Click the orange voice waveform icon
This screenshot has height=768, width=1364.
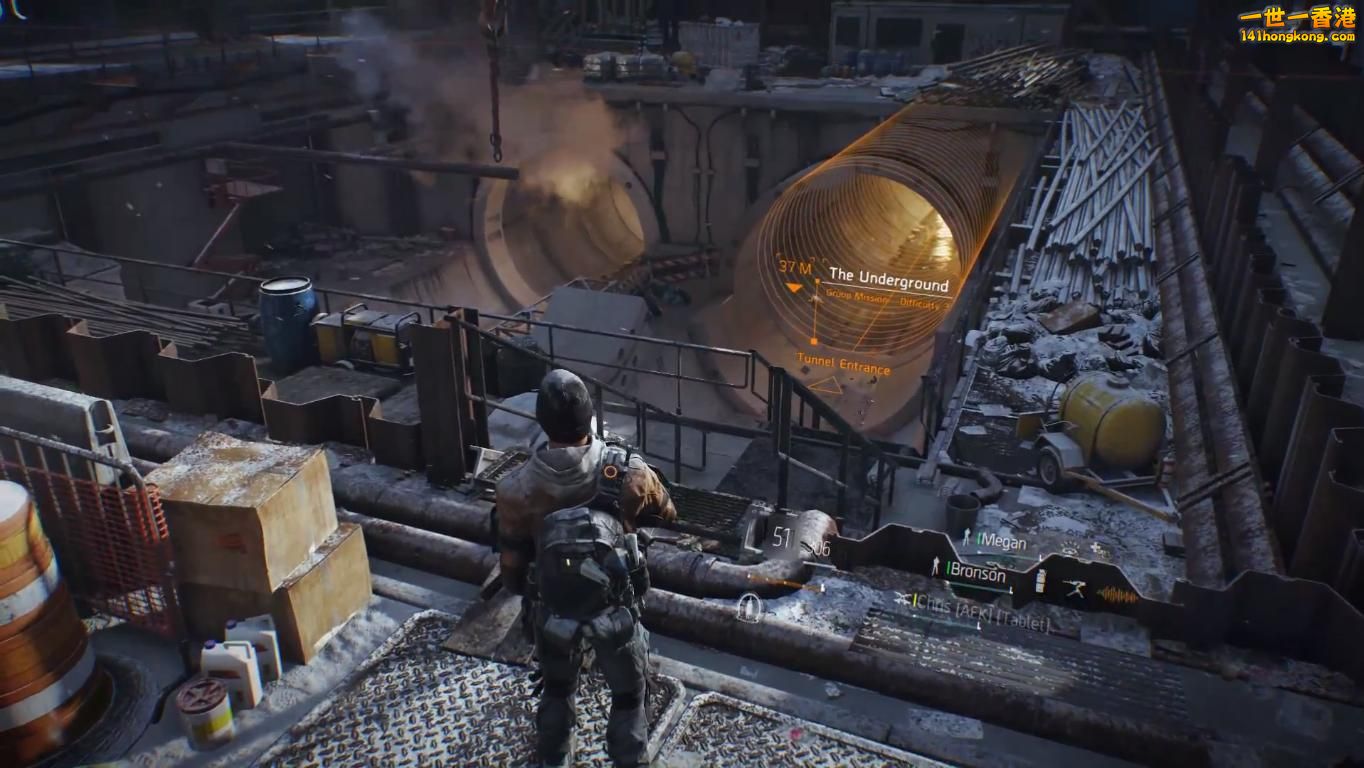point(1117,595)
